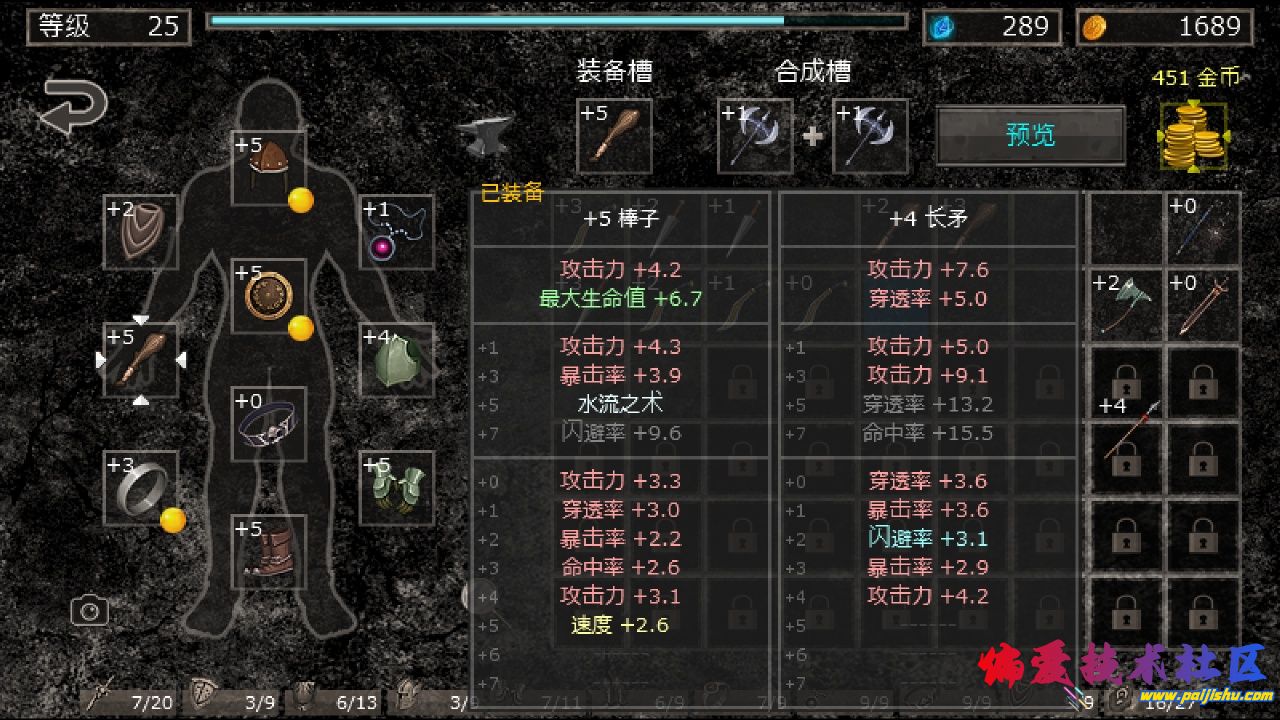The height and width of the screenshot is (720, 1280).
Task: Choose the +0 sword in inventory
Action: pos(1204,307)
